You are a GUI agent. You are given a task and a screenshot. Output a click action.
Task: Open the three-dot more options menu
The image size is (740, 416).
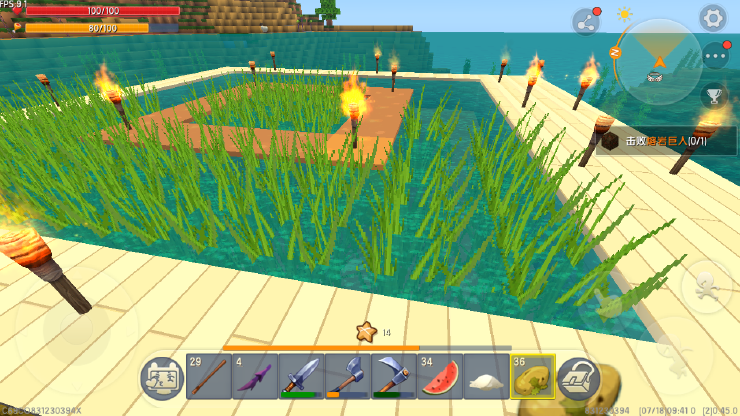coord(715,57)
